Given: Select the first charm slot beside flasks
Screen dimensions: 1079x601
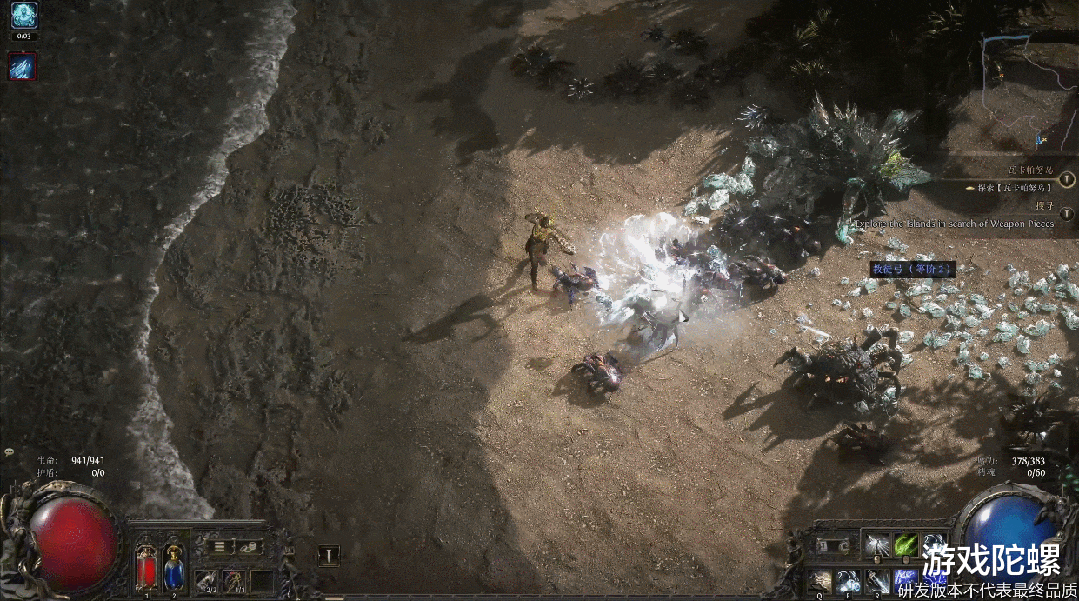Looking at the screenshot, I should [x=207, y=579].
